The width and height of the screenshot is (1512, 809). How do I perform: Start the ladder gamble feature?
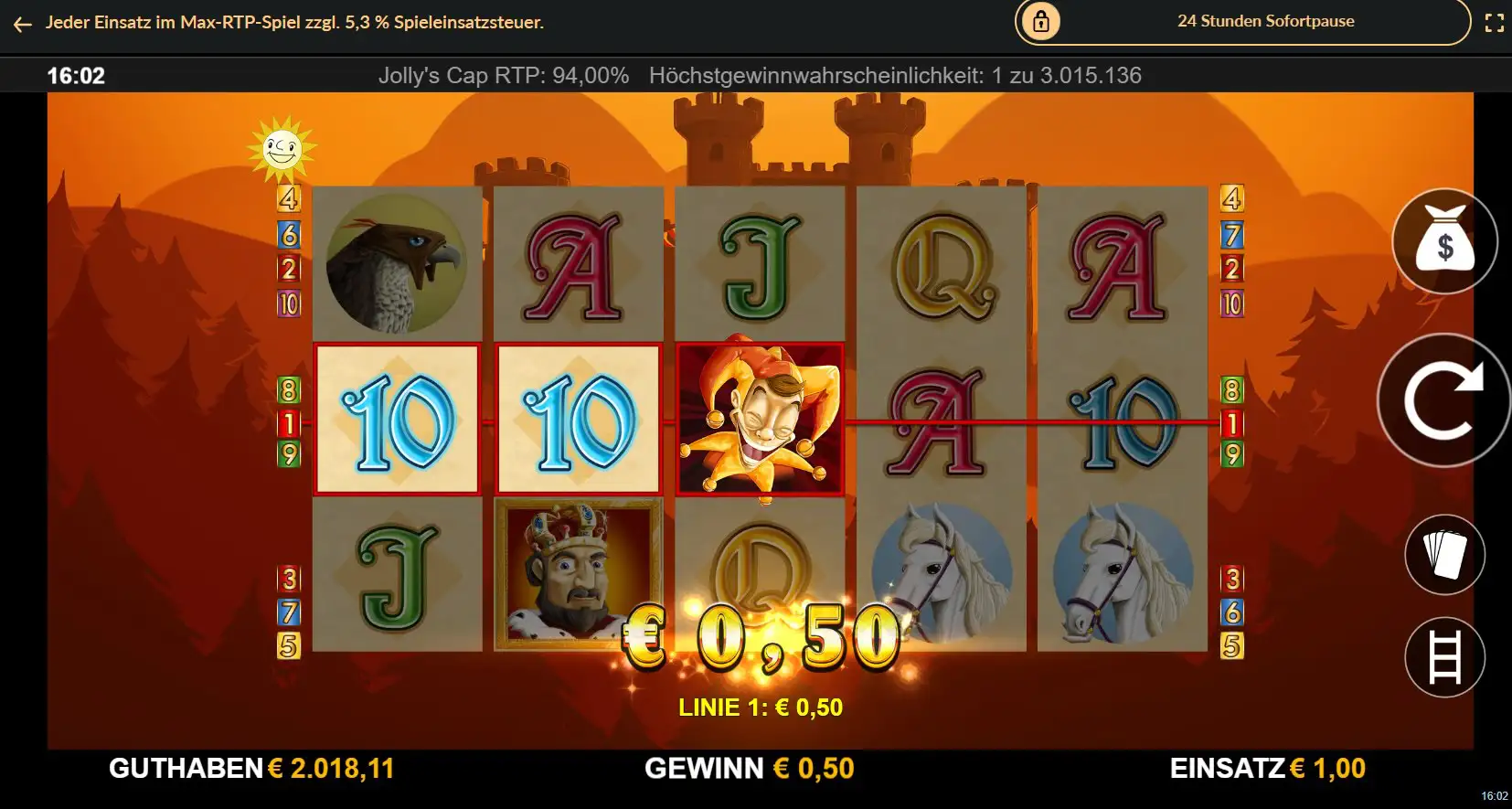point(1444,657)
